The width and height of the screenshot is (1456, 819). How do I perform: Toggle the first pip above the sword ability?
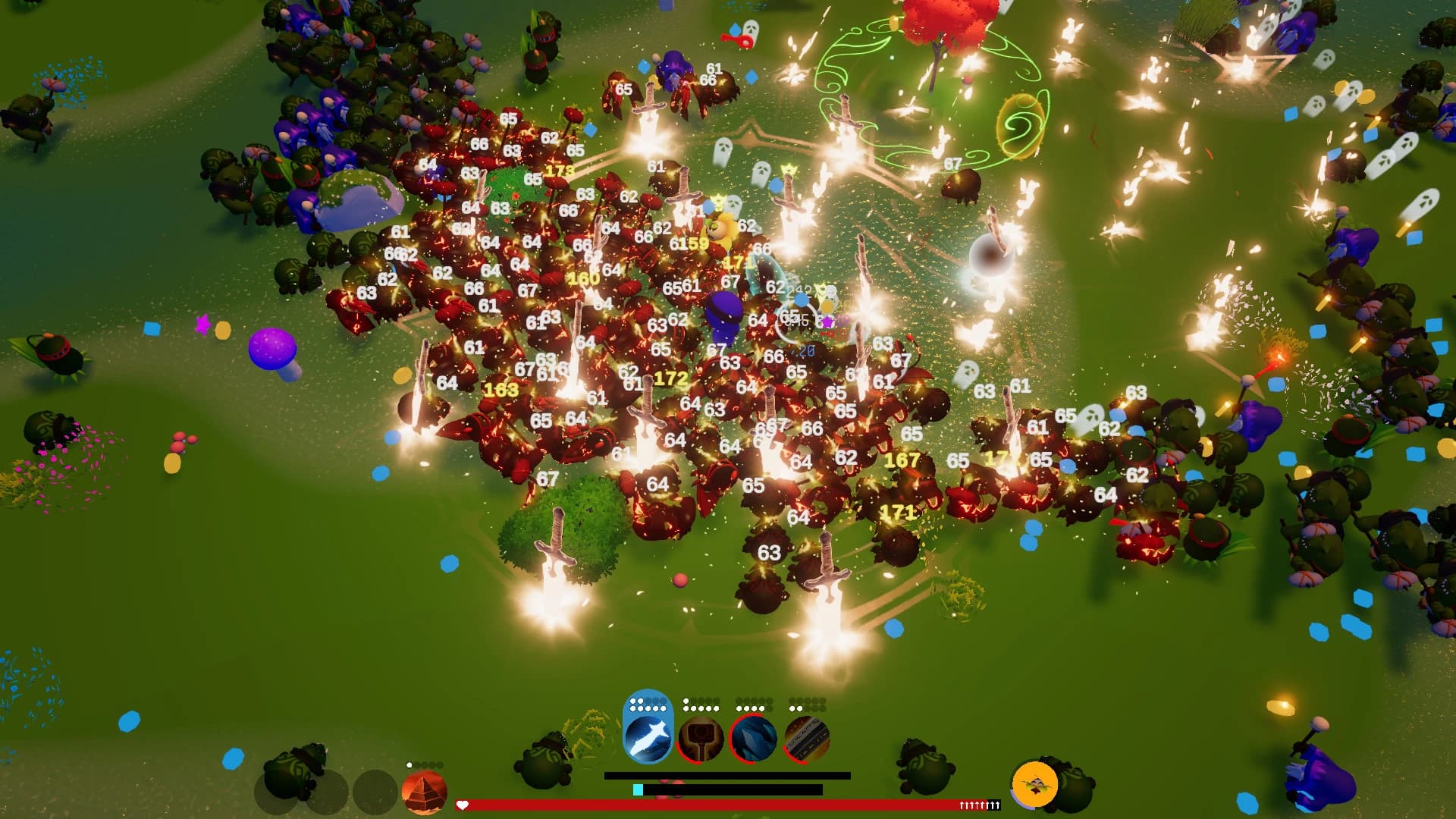click(632, 700)
